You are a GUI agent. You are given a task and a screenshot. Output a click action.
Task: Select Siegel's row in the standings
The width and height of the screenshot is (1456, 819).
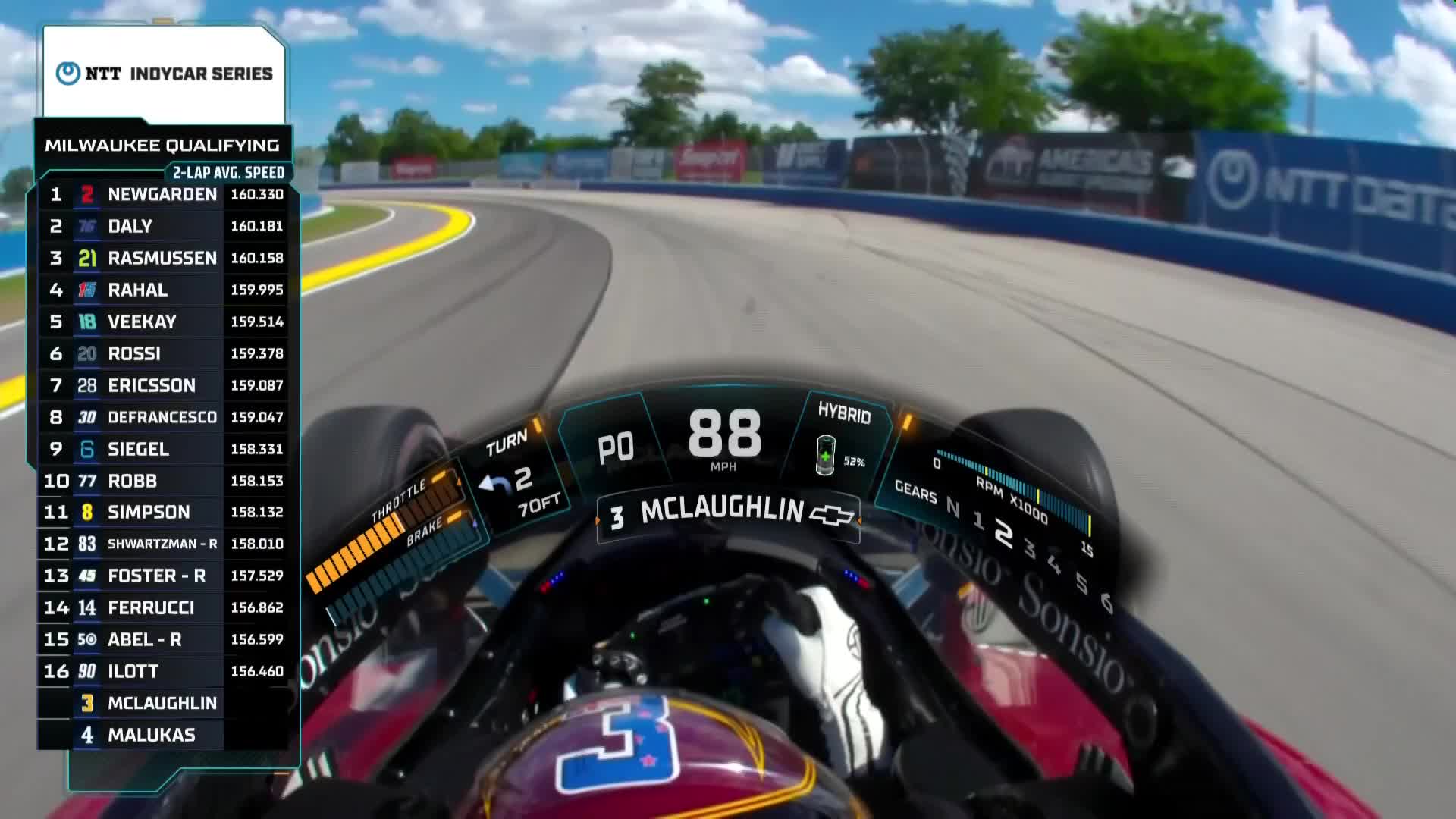click(x=162, y=450)
